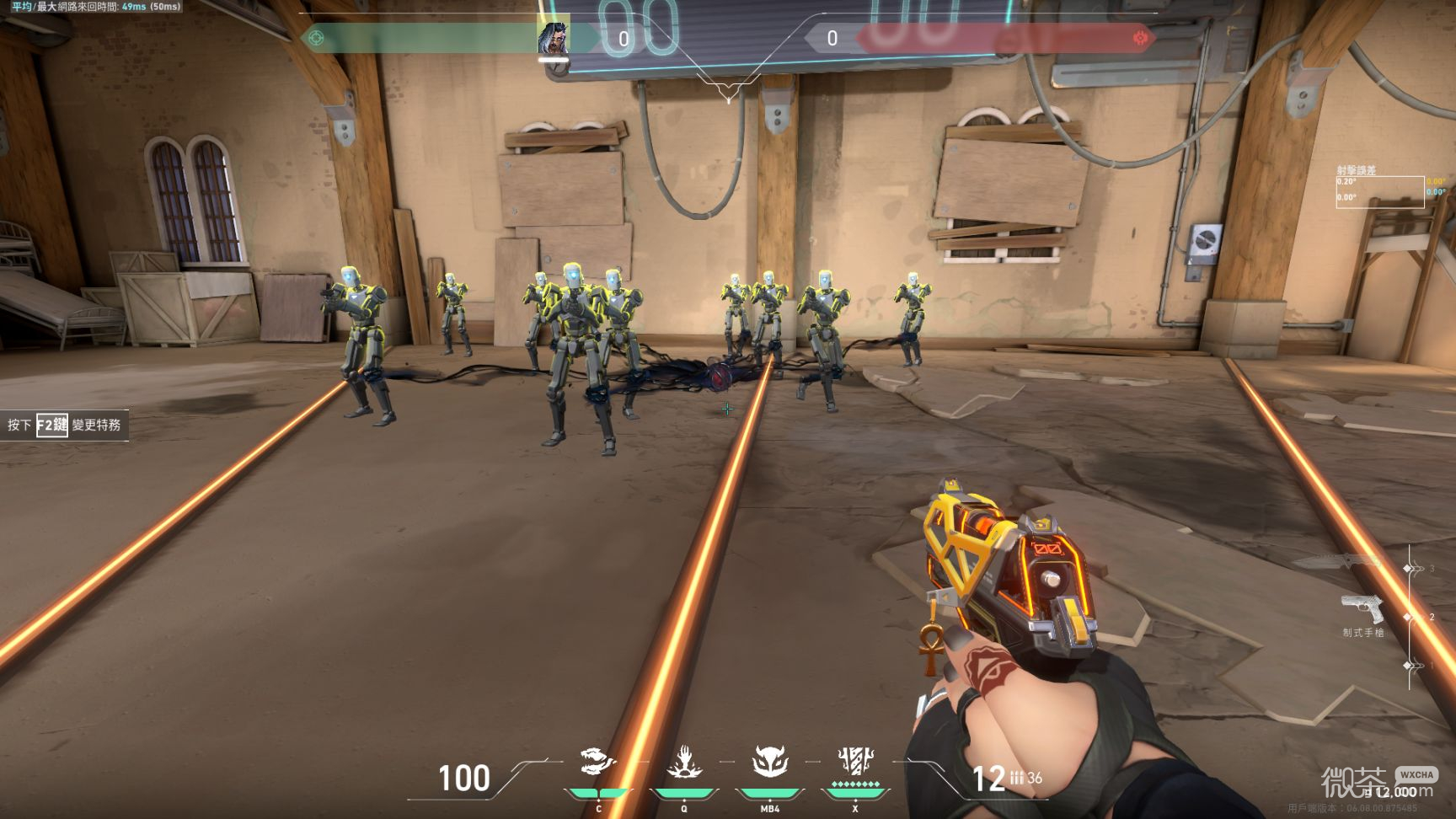Activate the fanged jaws ability icon
Image resolution: width=1456 pixels, height=819 pixels.
(598, 762)
